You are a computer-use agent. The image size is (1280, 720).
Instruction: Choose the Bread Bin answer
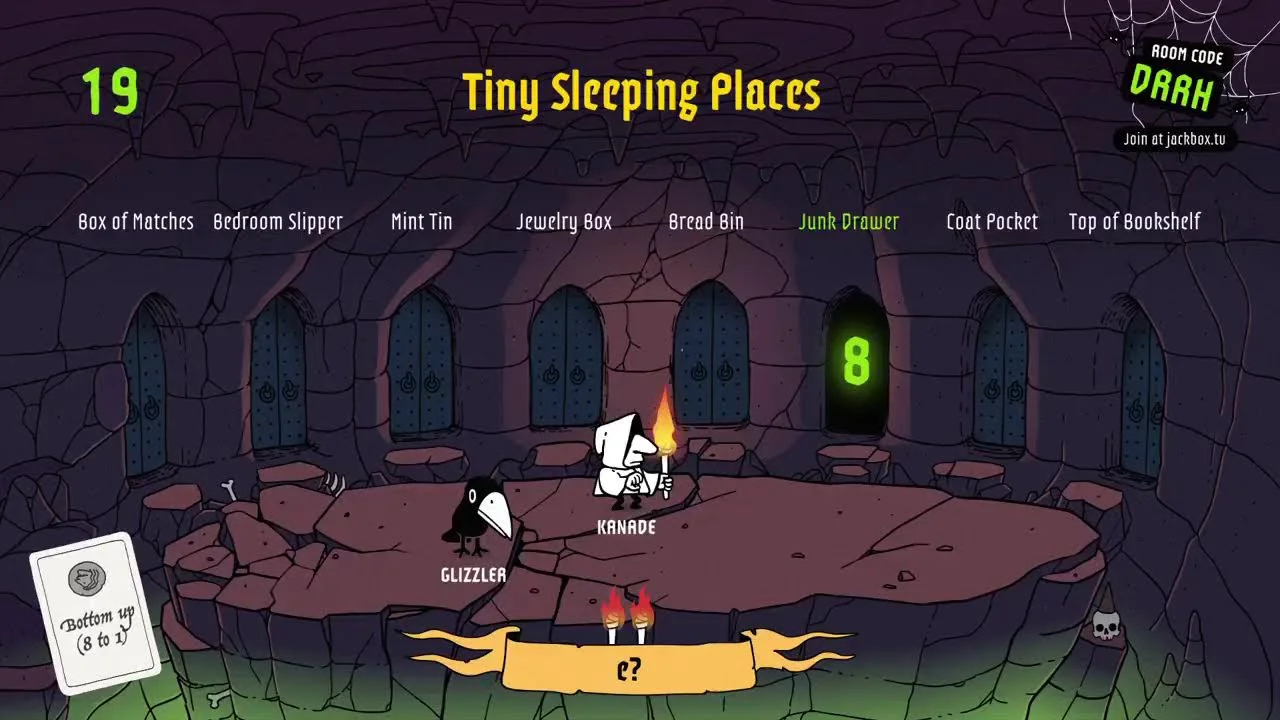coord(706,222)
